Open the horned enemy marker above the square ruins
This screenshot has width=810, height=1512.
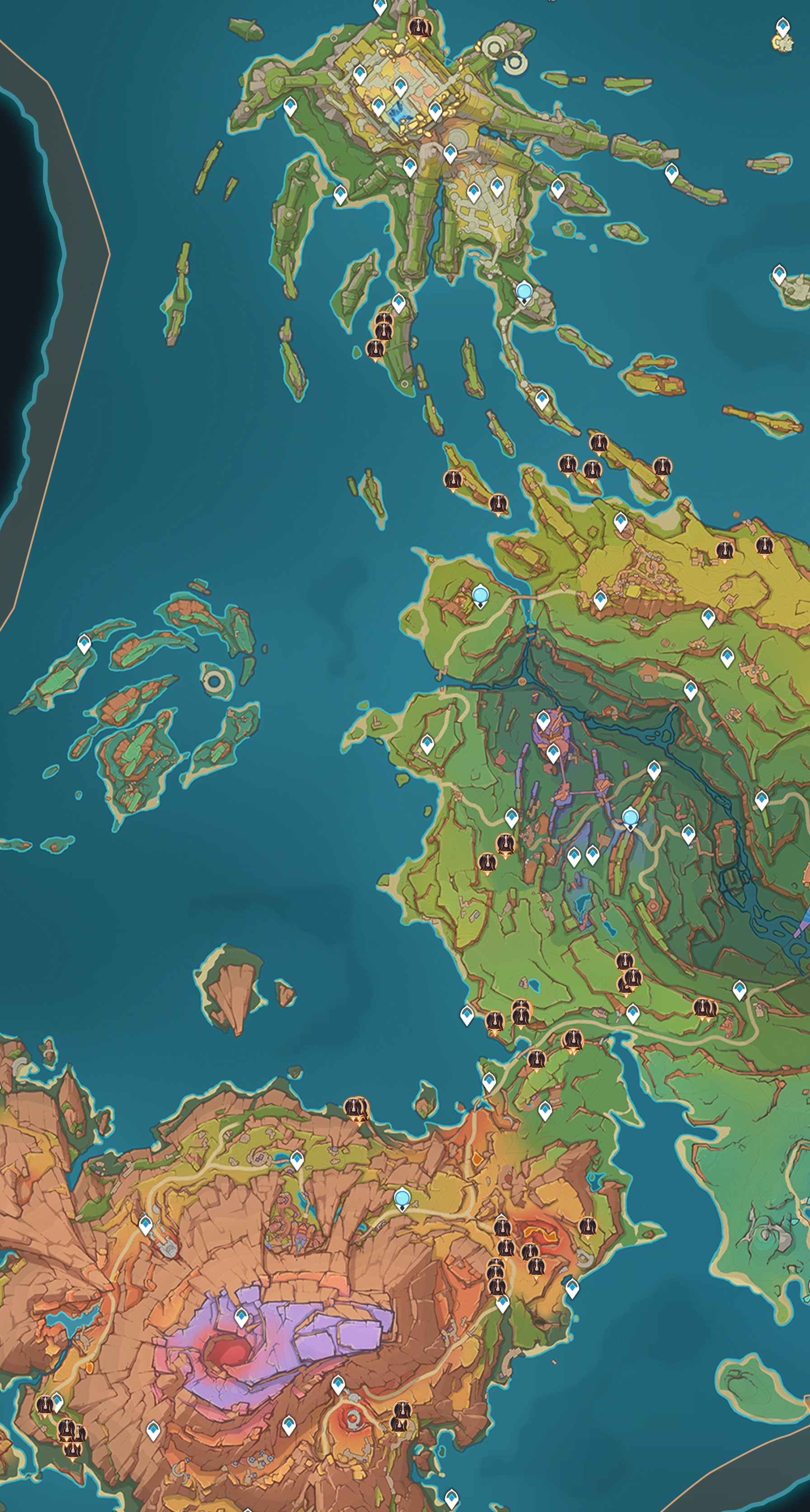click(419, 28)
